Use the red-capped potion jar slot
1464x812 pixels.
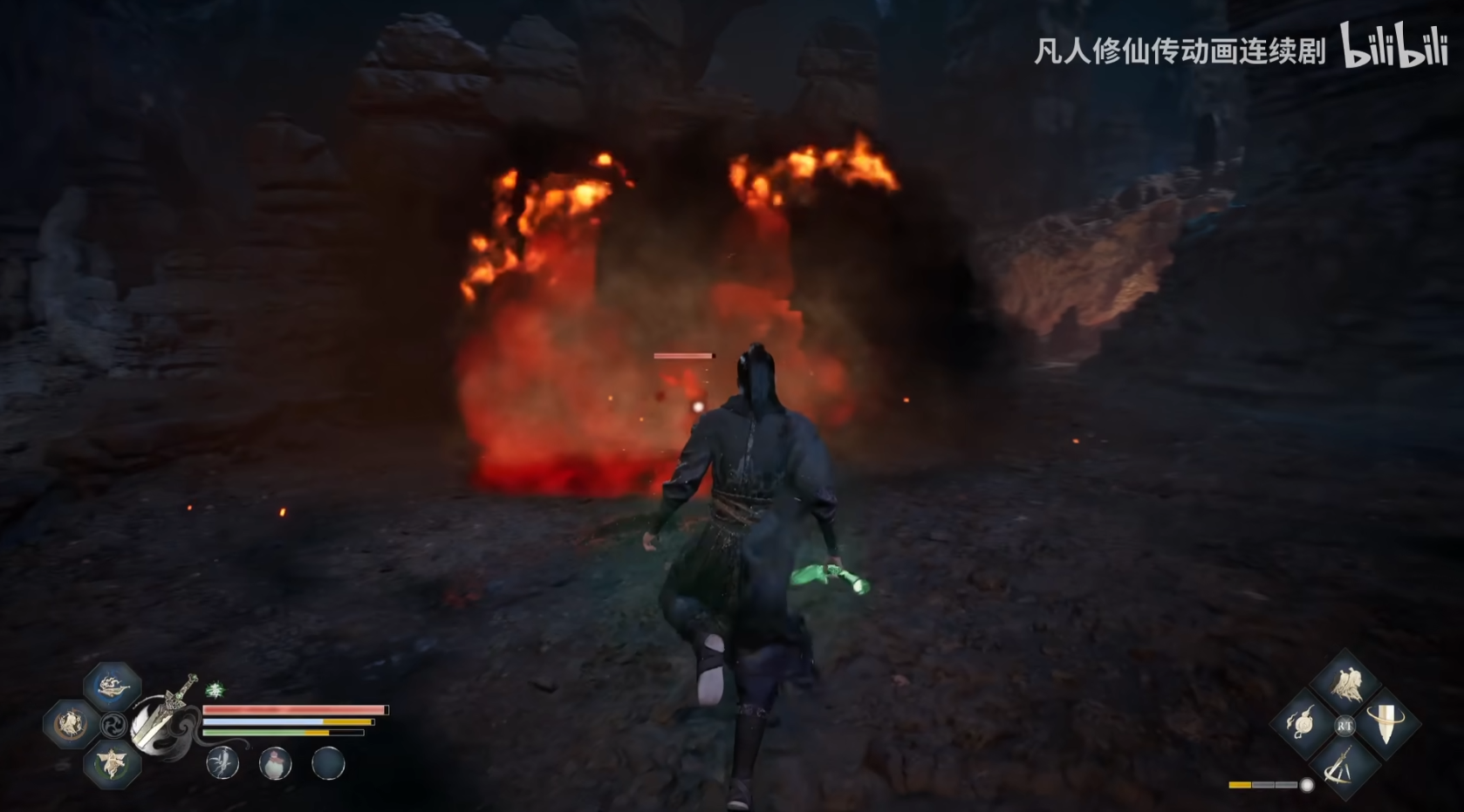point(276,764)
